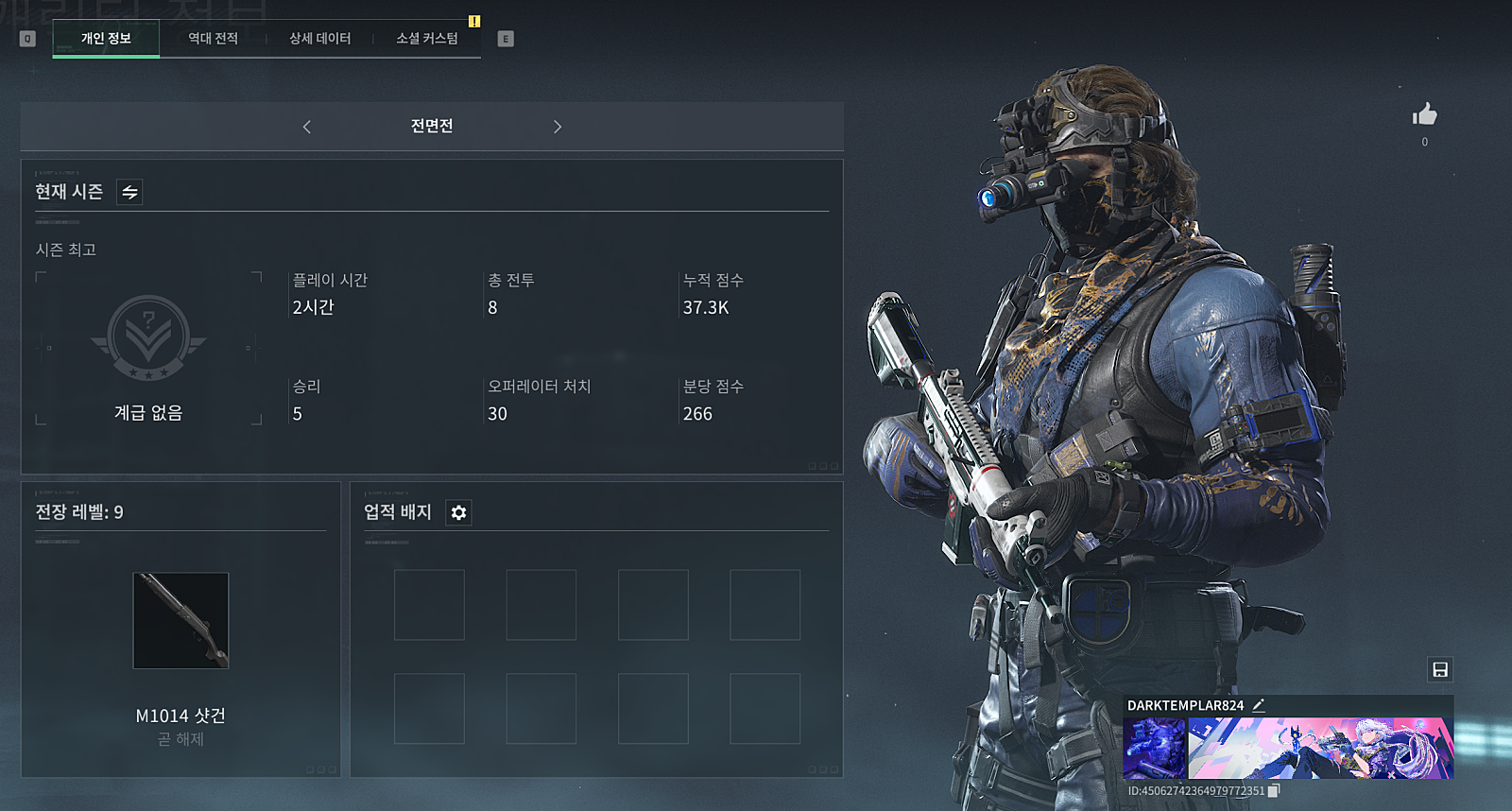Switch to the 개인 정보 tab
Image resolution: width=1512 pixels, height=811 pixels.
[106, 39]
